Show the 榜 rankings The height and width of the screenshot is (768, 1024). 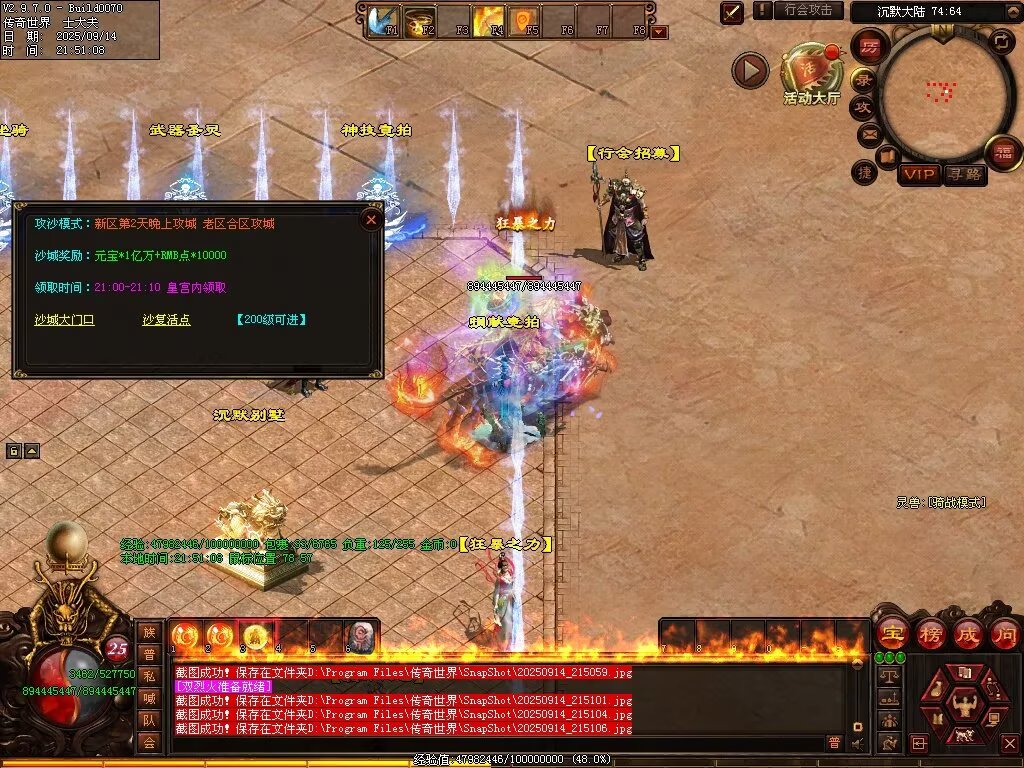click(x=930, y=633)
